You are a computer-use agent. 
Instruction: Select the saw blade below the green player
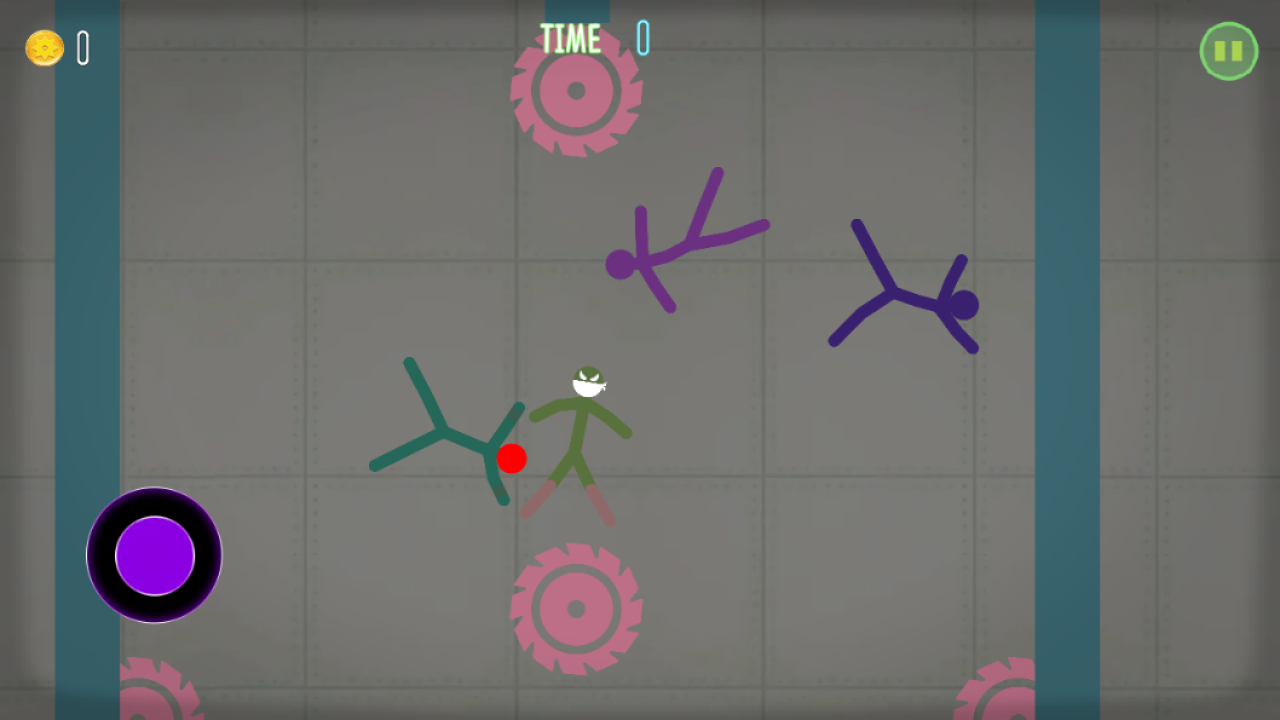[x=576, y=608]
